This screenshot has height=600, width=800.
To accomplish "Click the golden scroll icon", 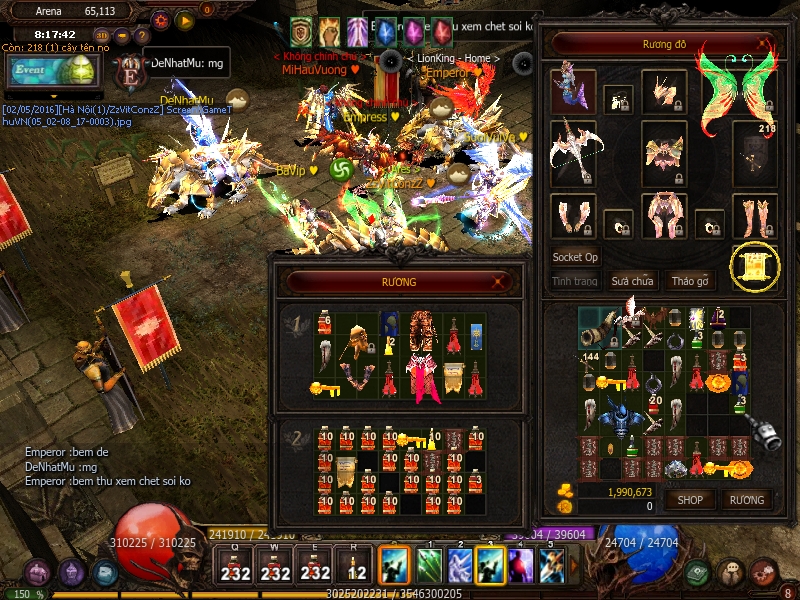I will (x=754, y=266).
